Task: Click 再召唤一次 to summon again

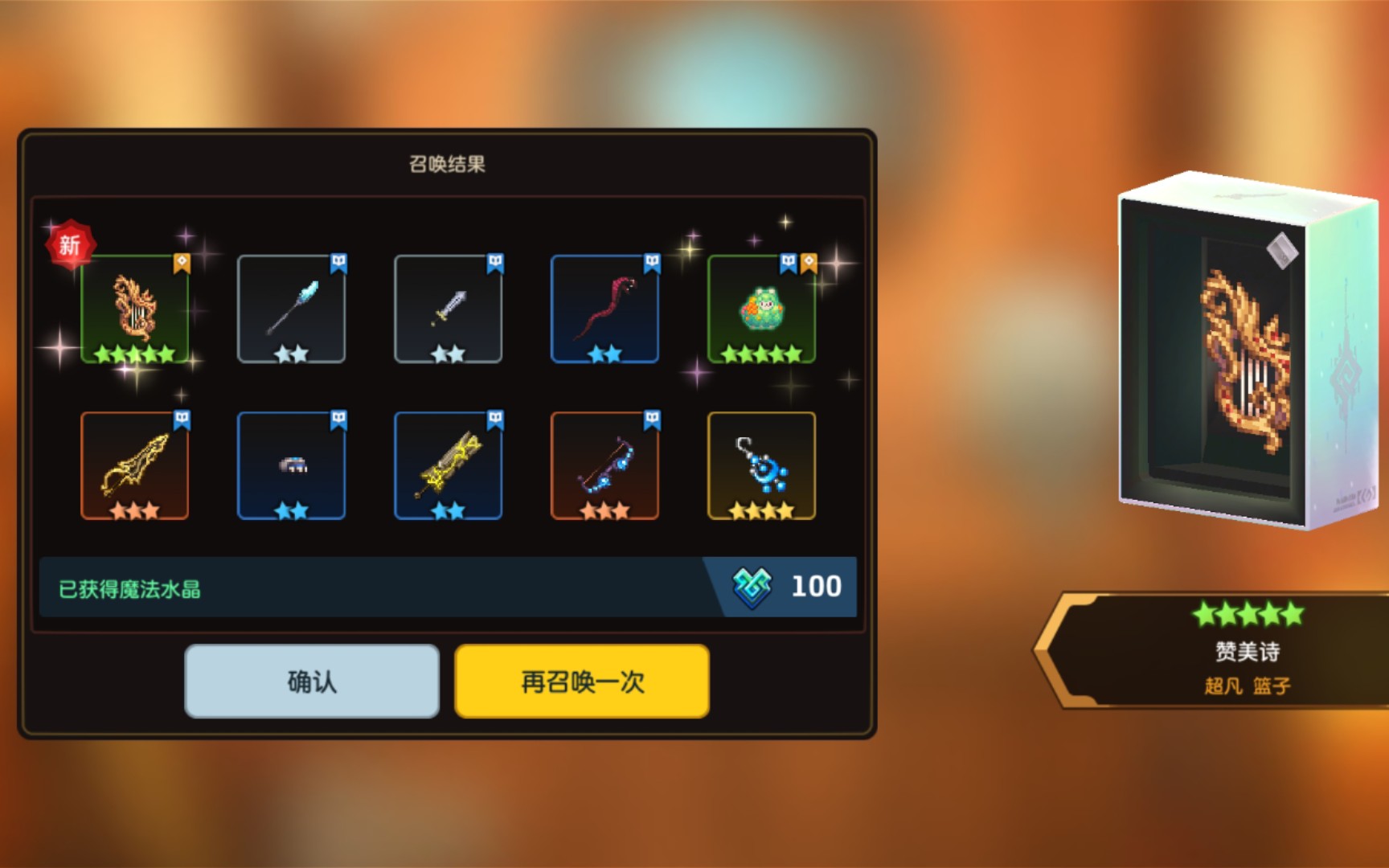Action: (x=581, y=680)
